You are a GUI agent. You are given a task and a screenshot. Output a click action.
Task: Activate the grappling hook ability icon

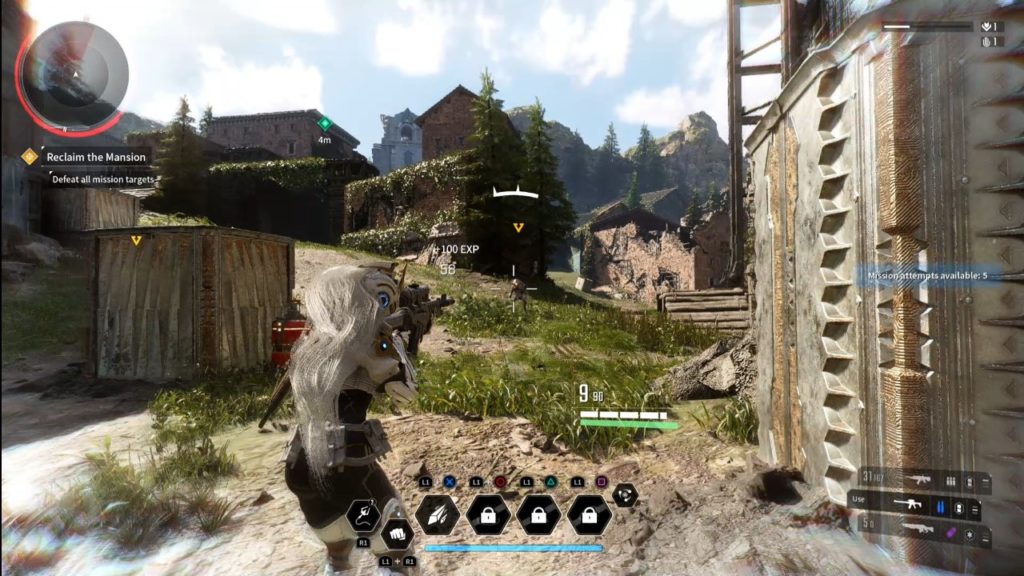point(362,516)
